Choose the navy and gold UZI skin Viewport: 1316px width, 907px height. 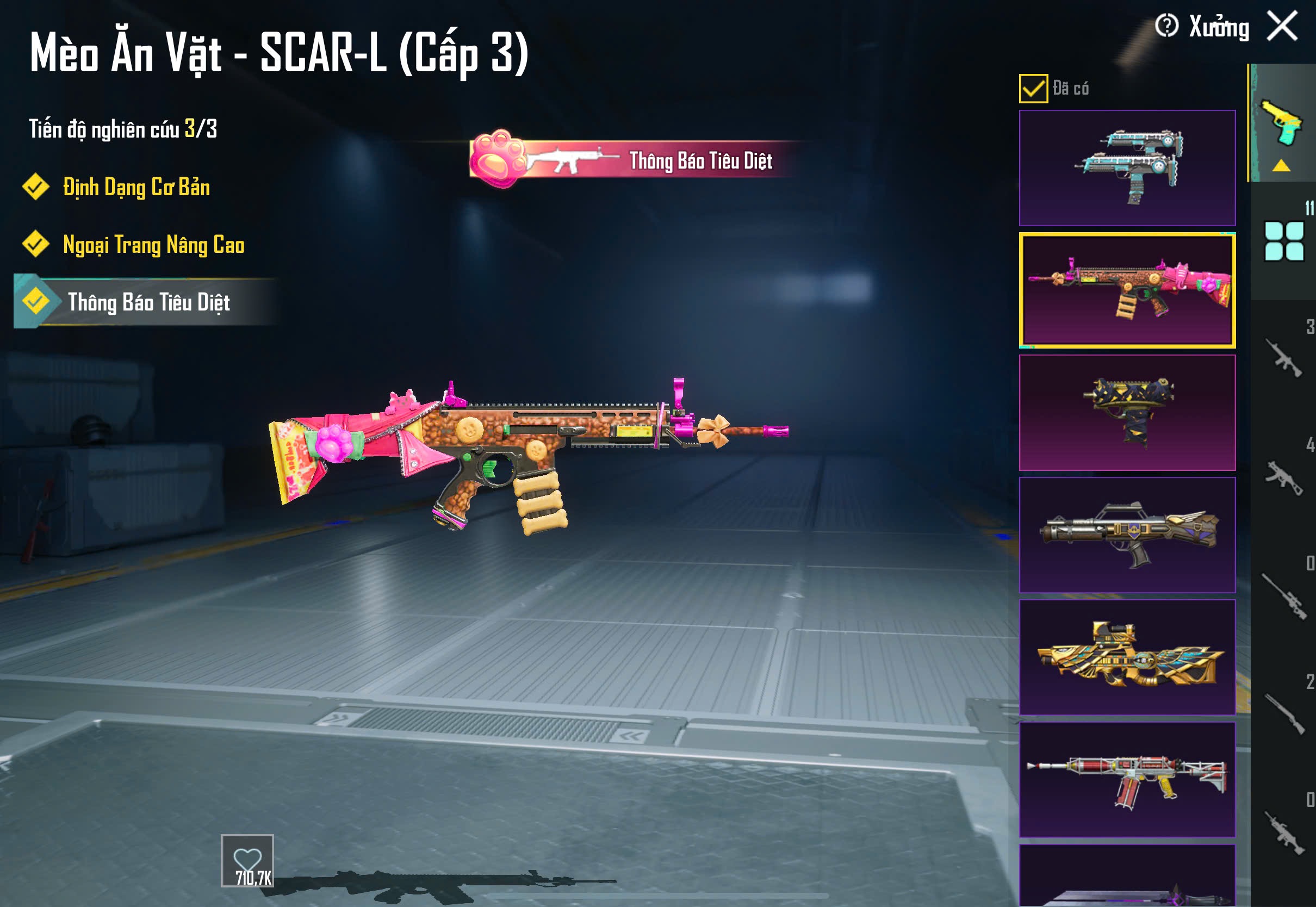1127,413
